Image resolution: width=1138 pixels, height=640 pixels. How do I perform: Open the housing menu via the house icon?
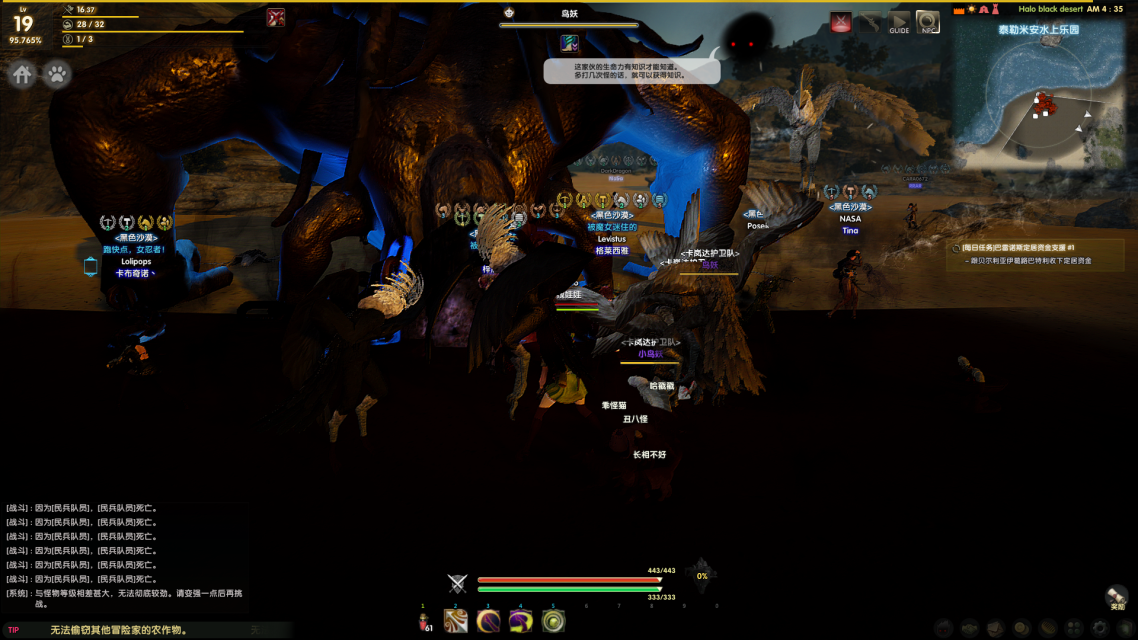coord(23,75)
